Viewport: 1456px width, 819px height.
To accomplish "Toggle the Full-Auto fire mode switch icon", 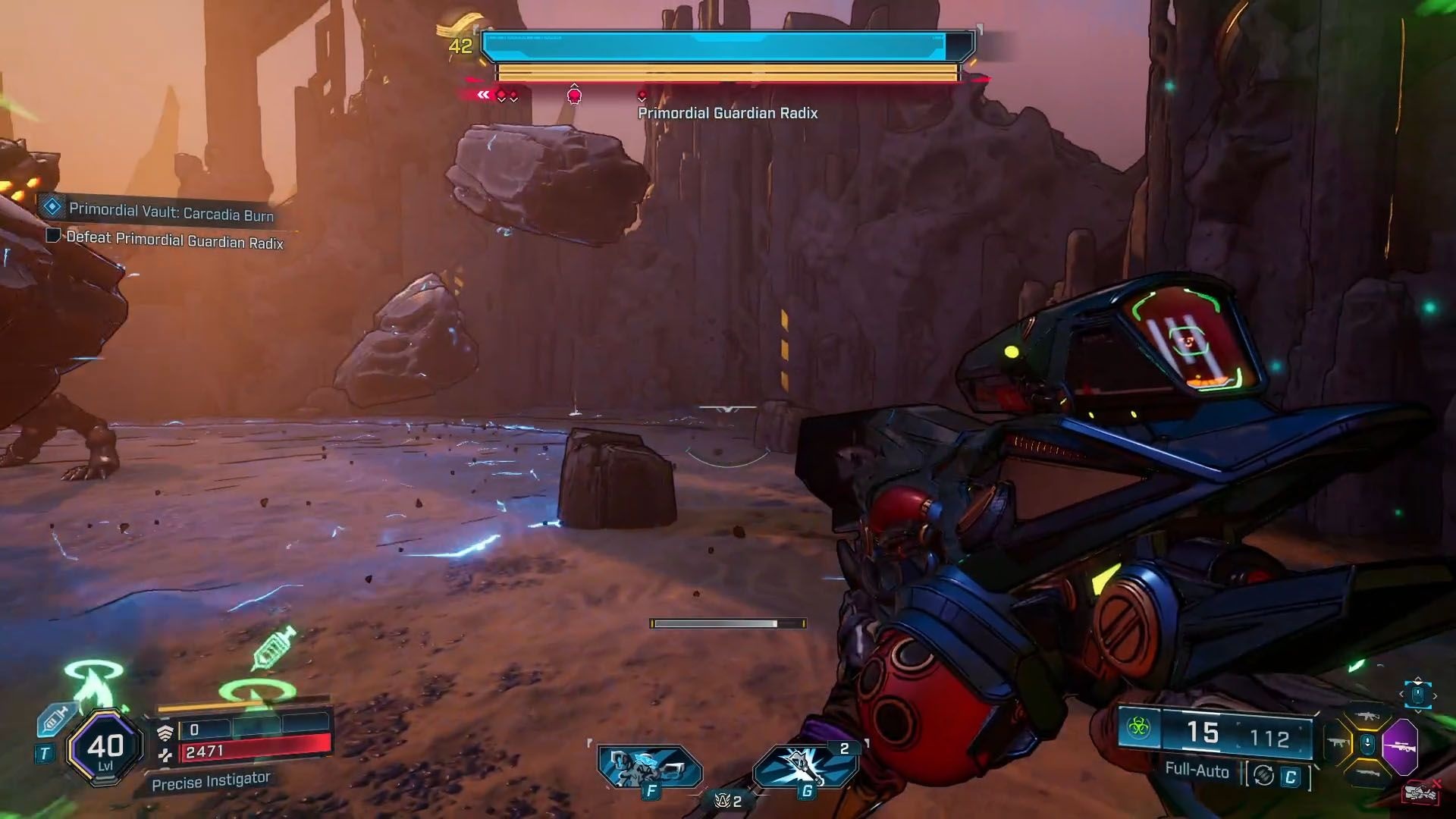I will [x=1263, y=775].
